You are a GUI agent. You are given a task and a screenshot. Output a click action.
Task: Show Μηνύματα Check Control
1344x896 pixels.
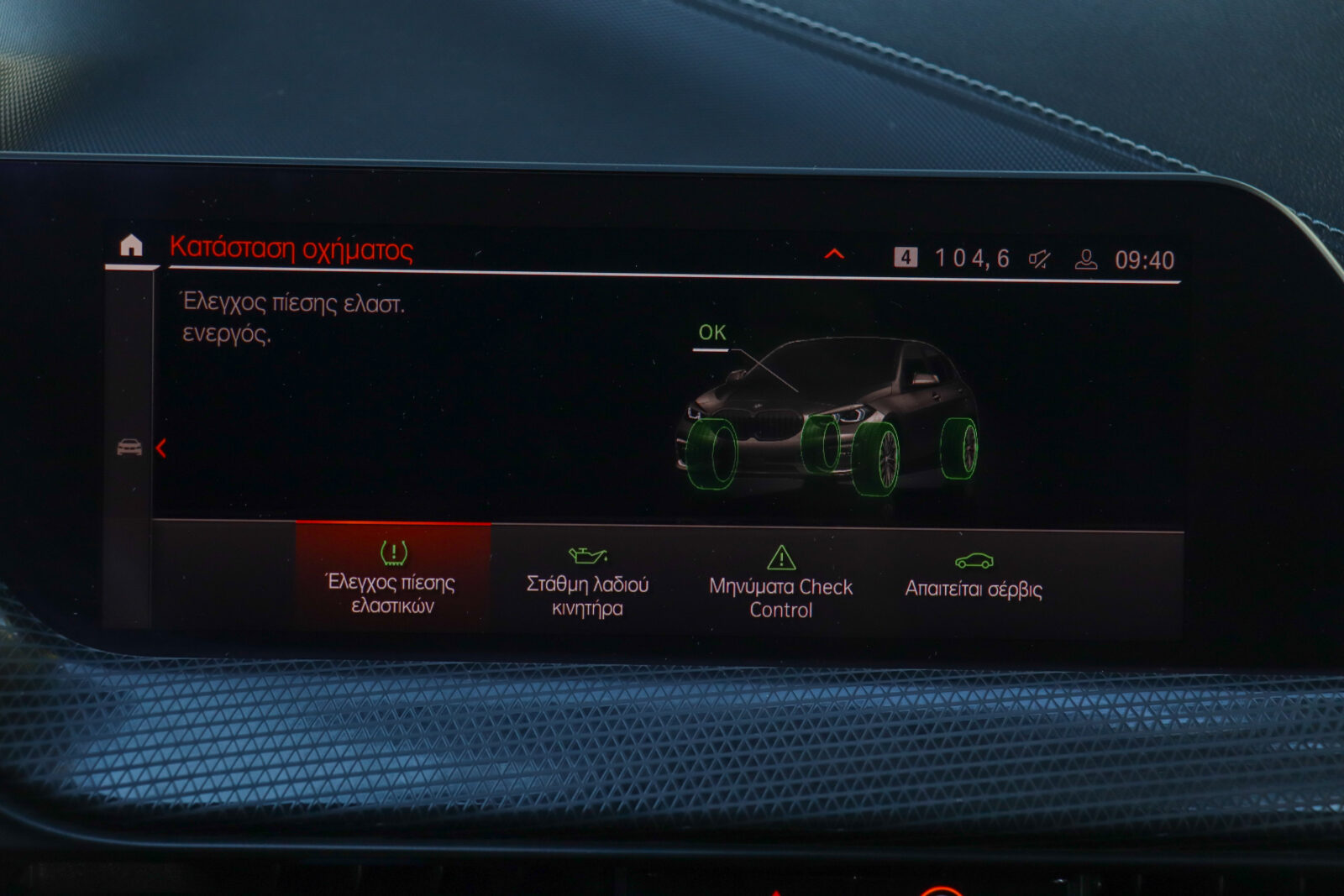(780, 583)
